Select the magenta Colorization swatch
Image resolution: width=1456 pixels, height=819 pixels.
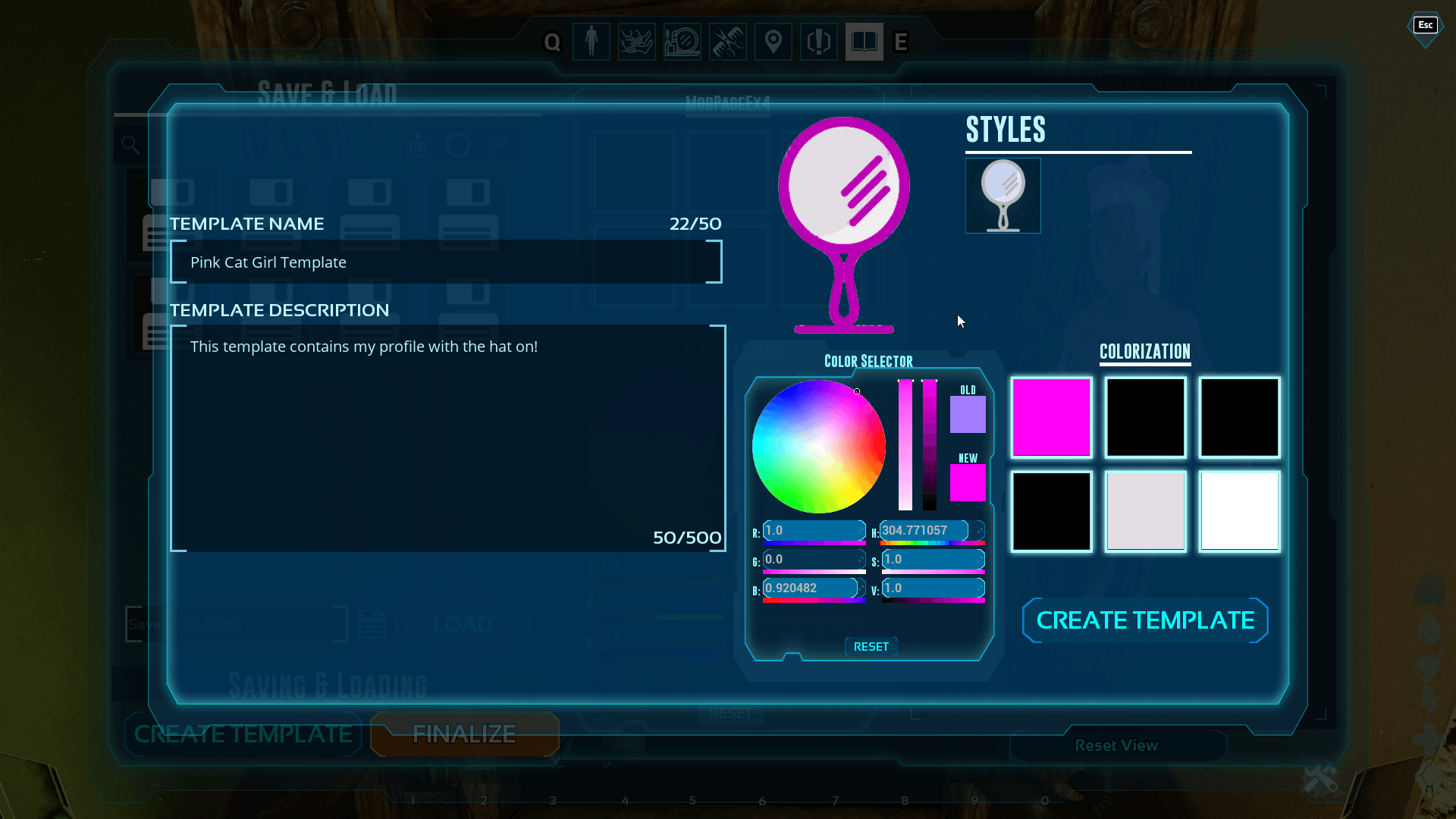1051,417
